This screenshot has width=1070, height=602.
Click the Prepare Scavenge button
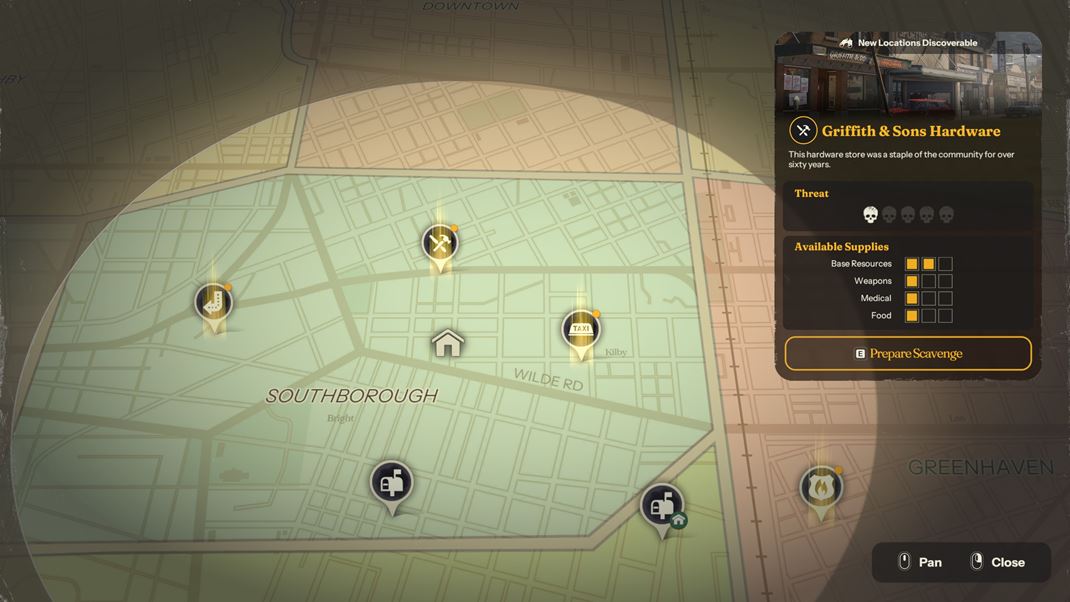tap(907, 354)
